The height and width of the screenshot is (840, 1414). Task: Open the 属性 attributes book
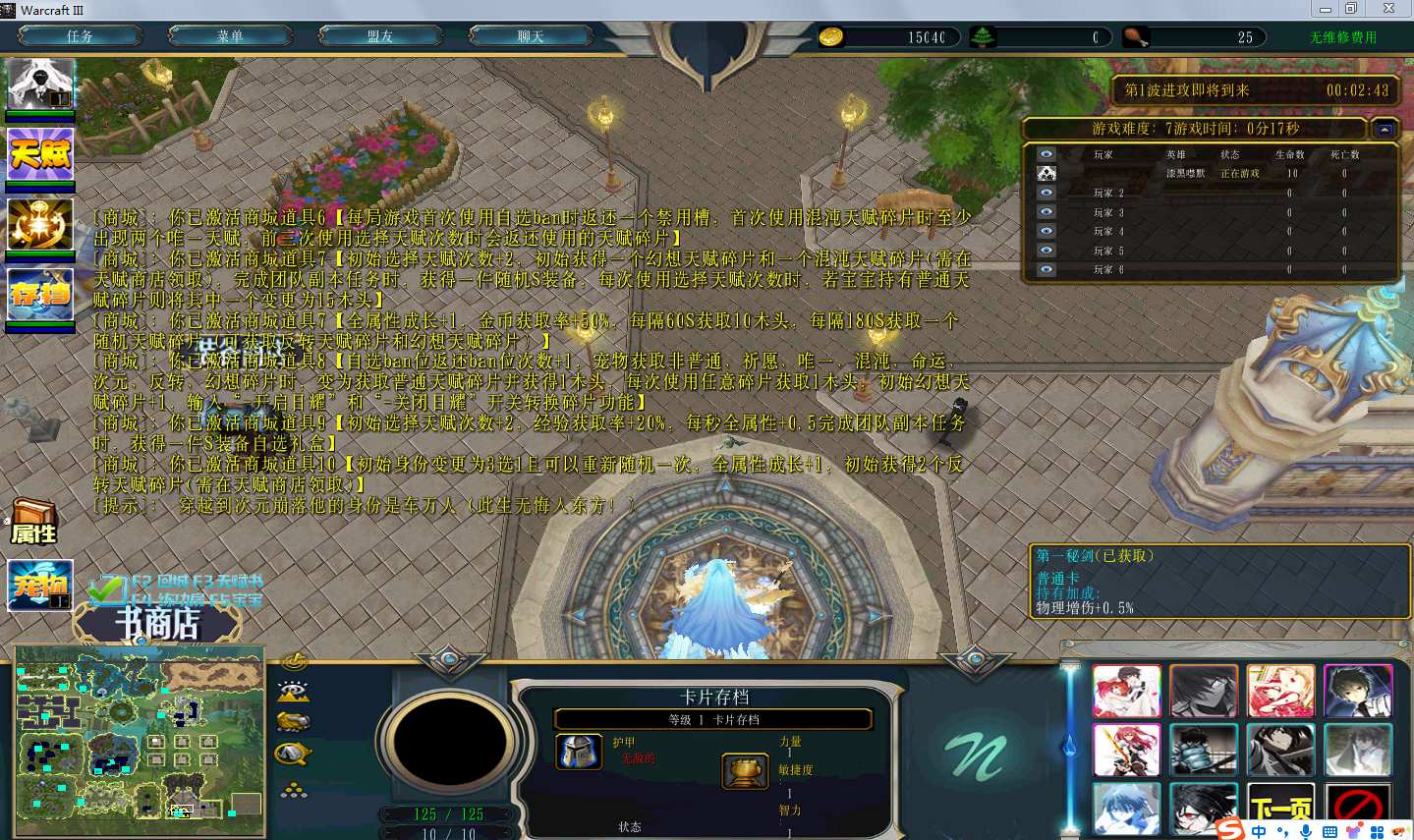coord(34,522)
